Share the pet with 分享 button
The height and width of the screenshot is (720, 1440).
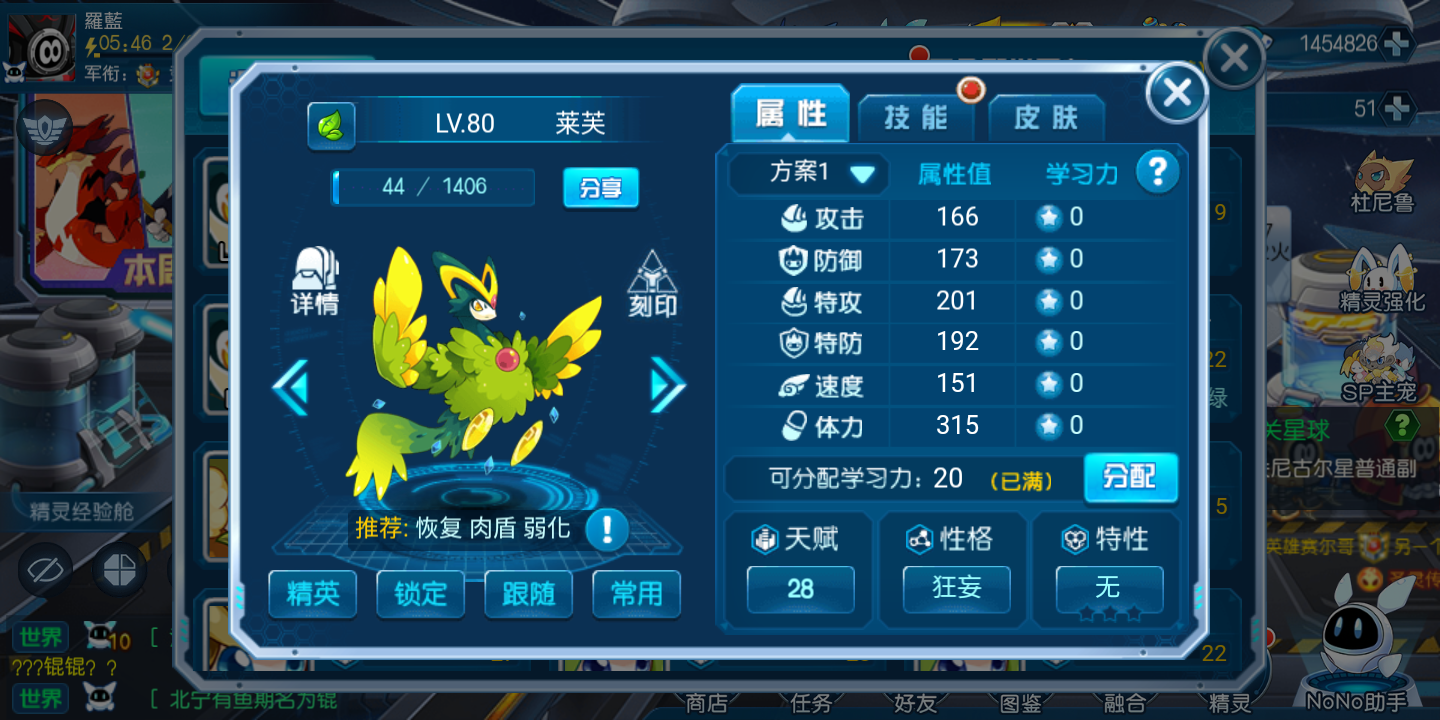pos(600,187)
